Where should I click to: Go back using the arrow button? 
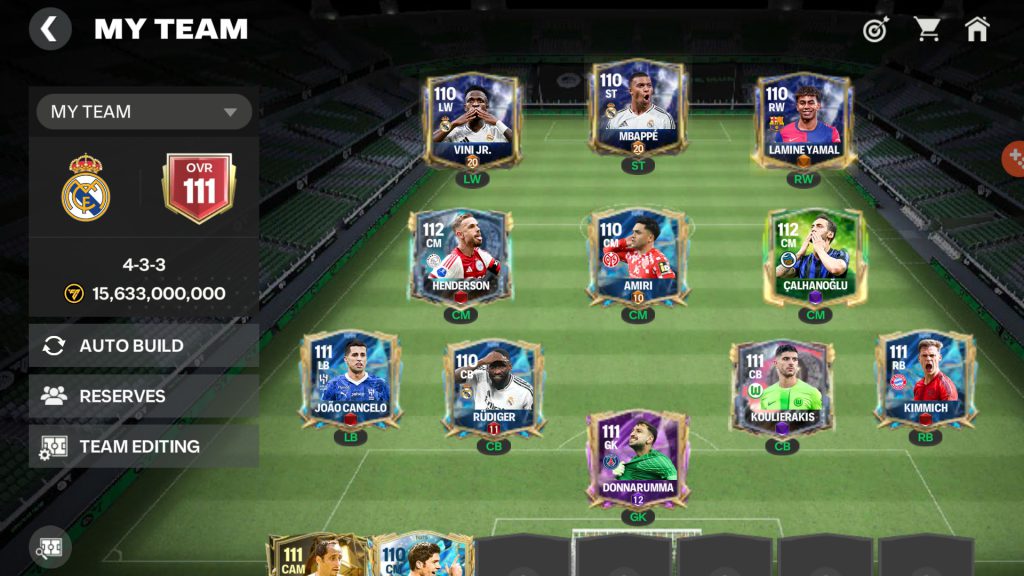(50, 29)
